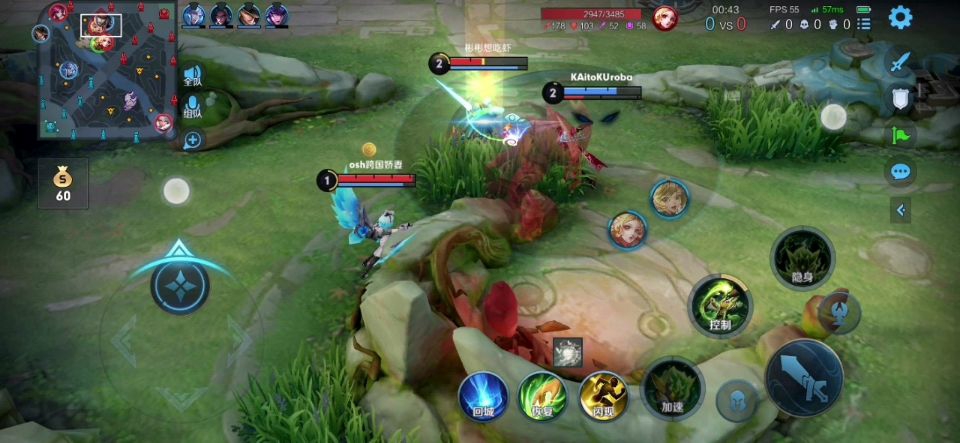This screenshot has width=960, height=443.
Task: Cast the 闪现 flash spell
Action: click(602, 394)
